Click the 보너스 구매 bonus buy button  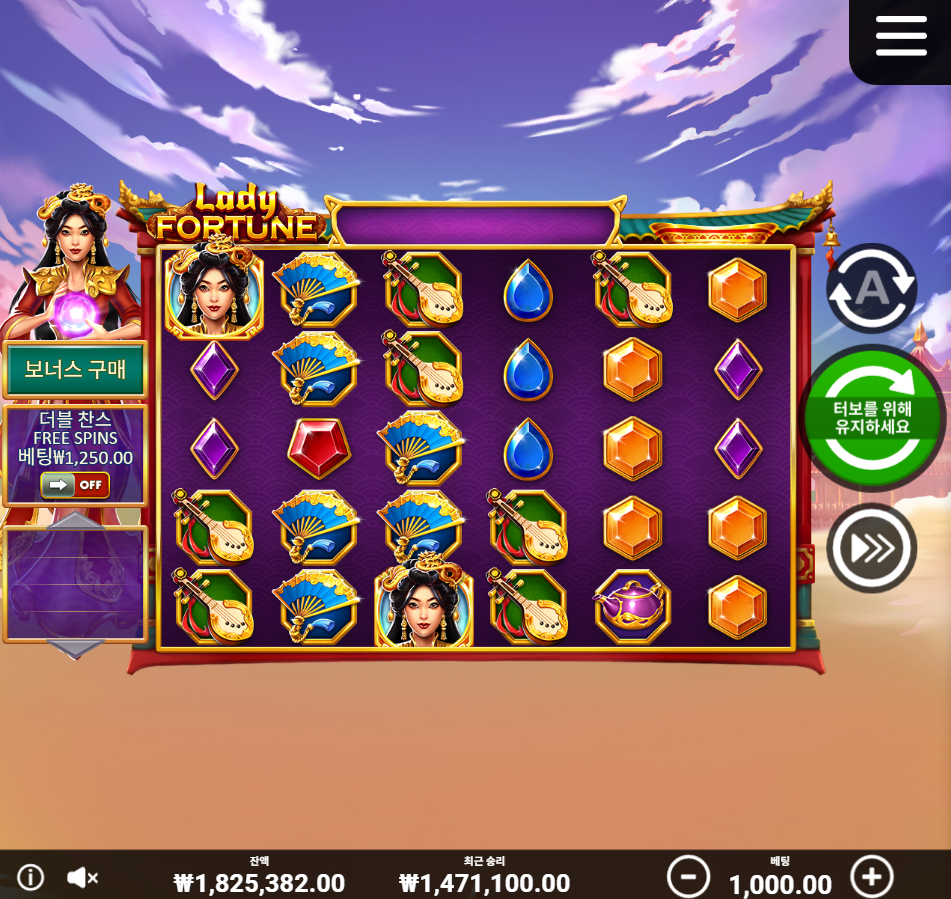[x=75, y=369]
